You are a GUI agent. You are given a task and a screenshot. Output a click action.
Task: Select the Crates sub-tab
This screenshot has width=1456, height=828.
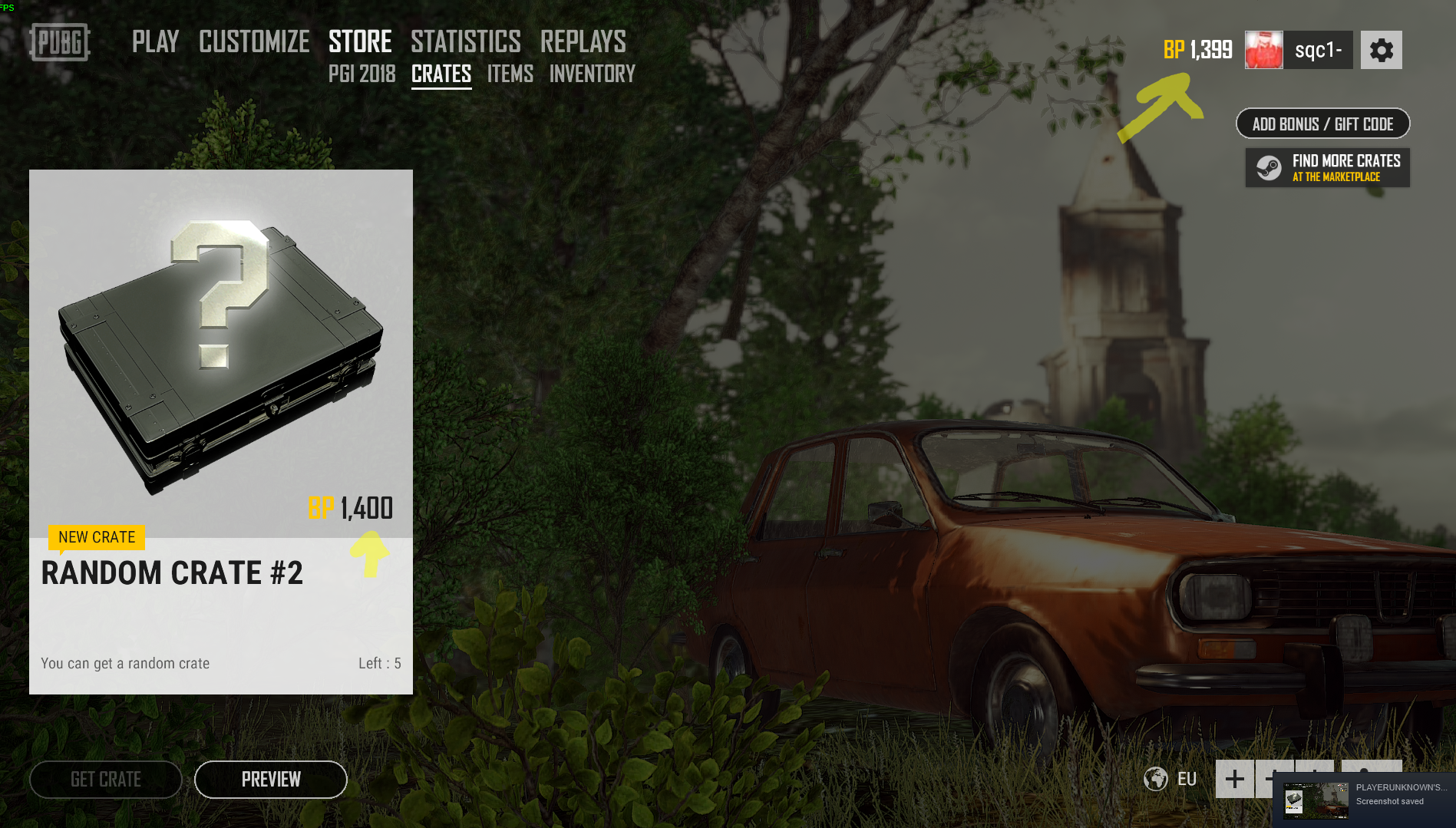tap(441, 74)
